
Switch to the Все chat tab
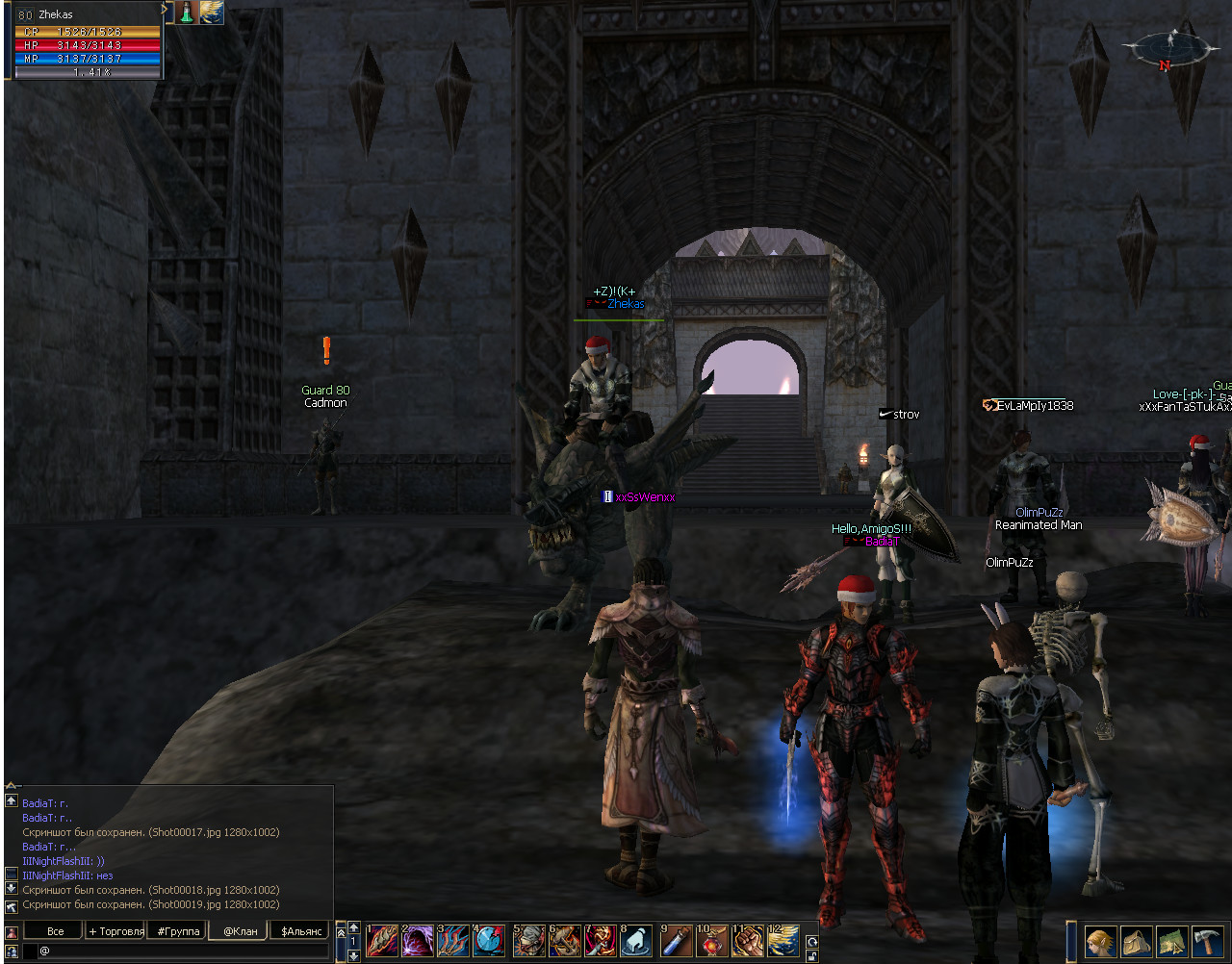56,931
